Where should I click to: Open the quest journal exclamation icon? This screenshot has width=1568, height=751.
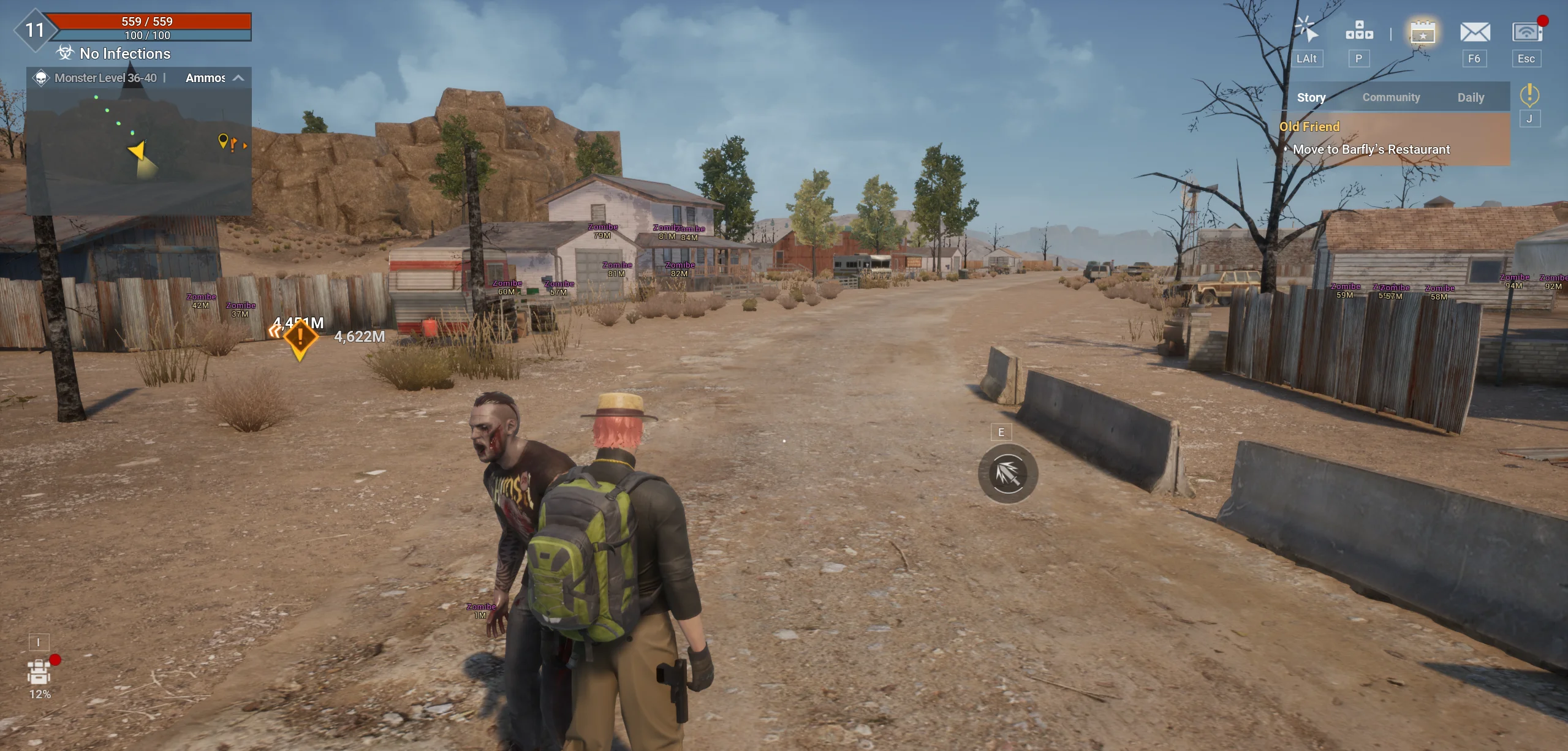[1529, 95]
